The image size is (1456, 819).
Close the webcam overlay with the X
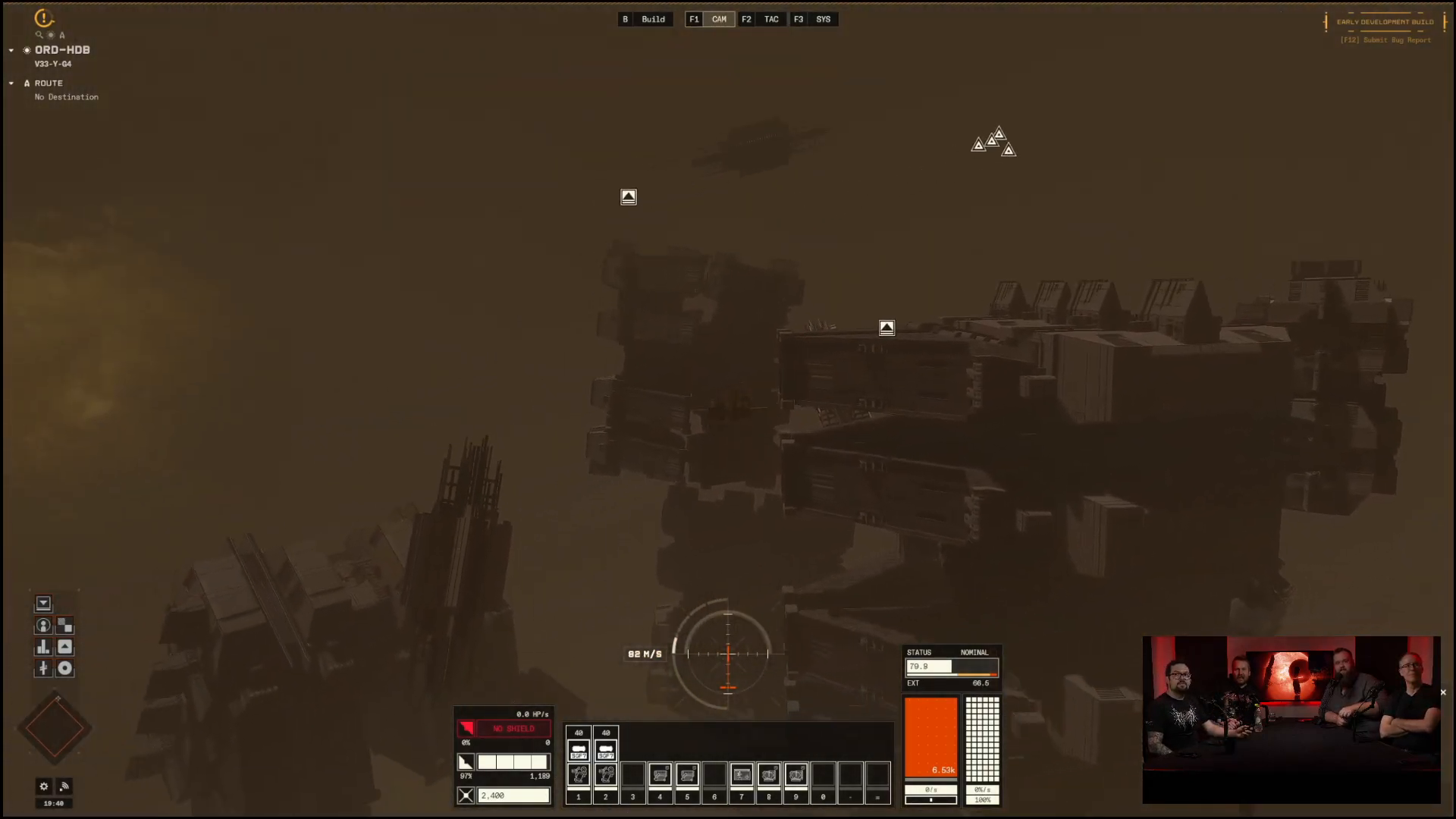pos(1443,692)
